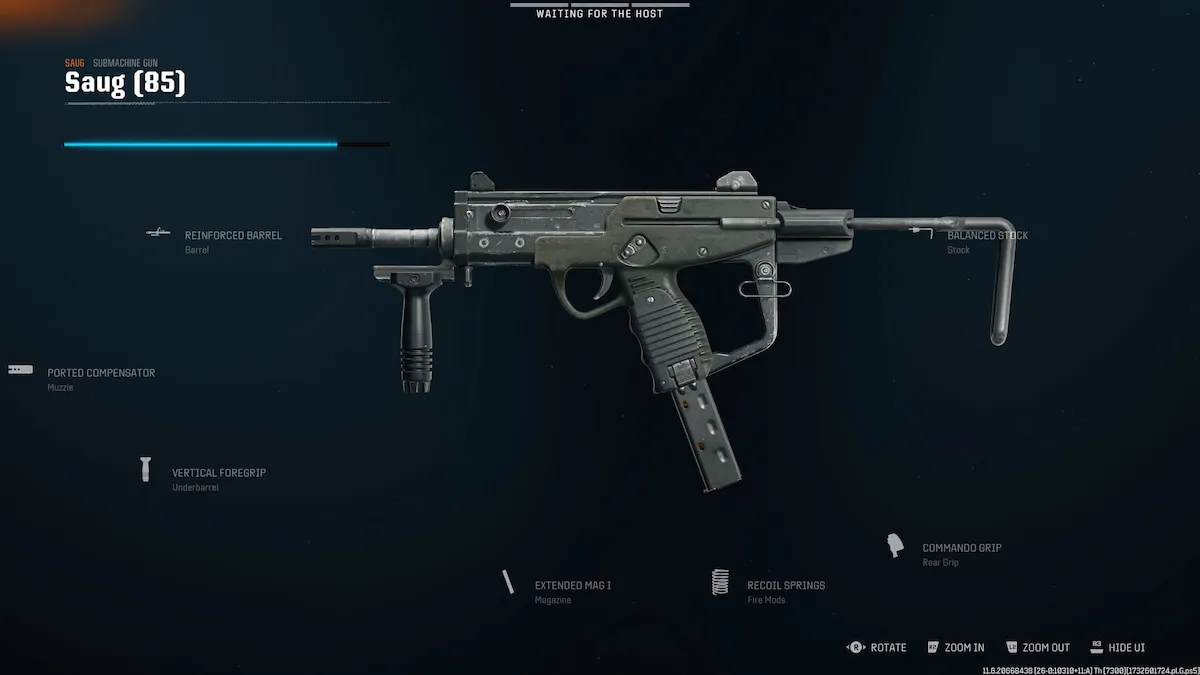Select the Reinforced Barrel attachment
The width and height of the screenshot is (1200, 675).
click(232, 236)
